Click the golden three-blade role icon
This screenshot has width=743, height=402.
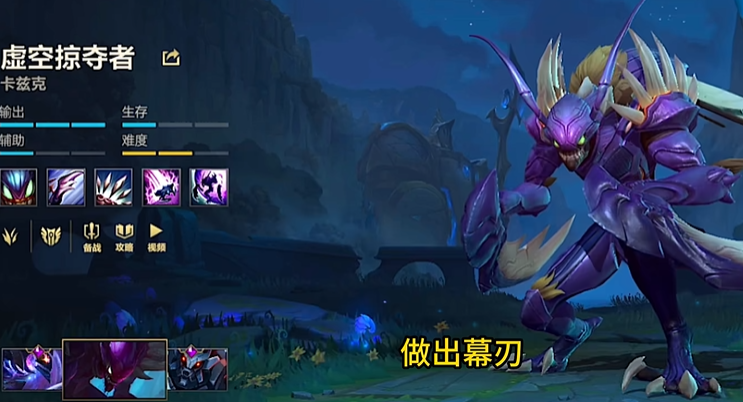[11, 236]
